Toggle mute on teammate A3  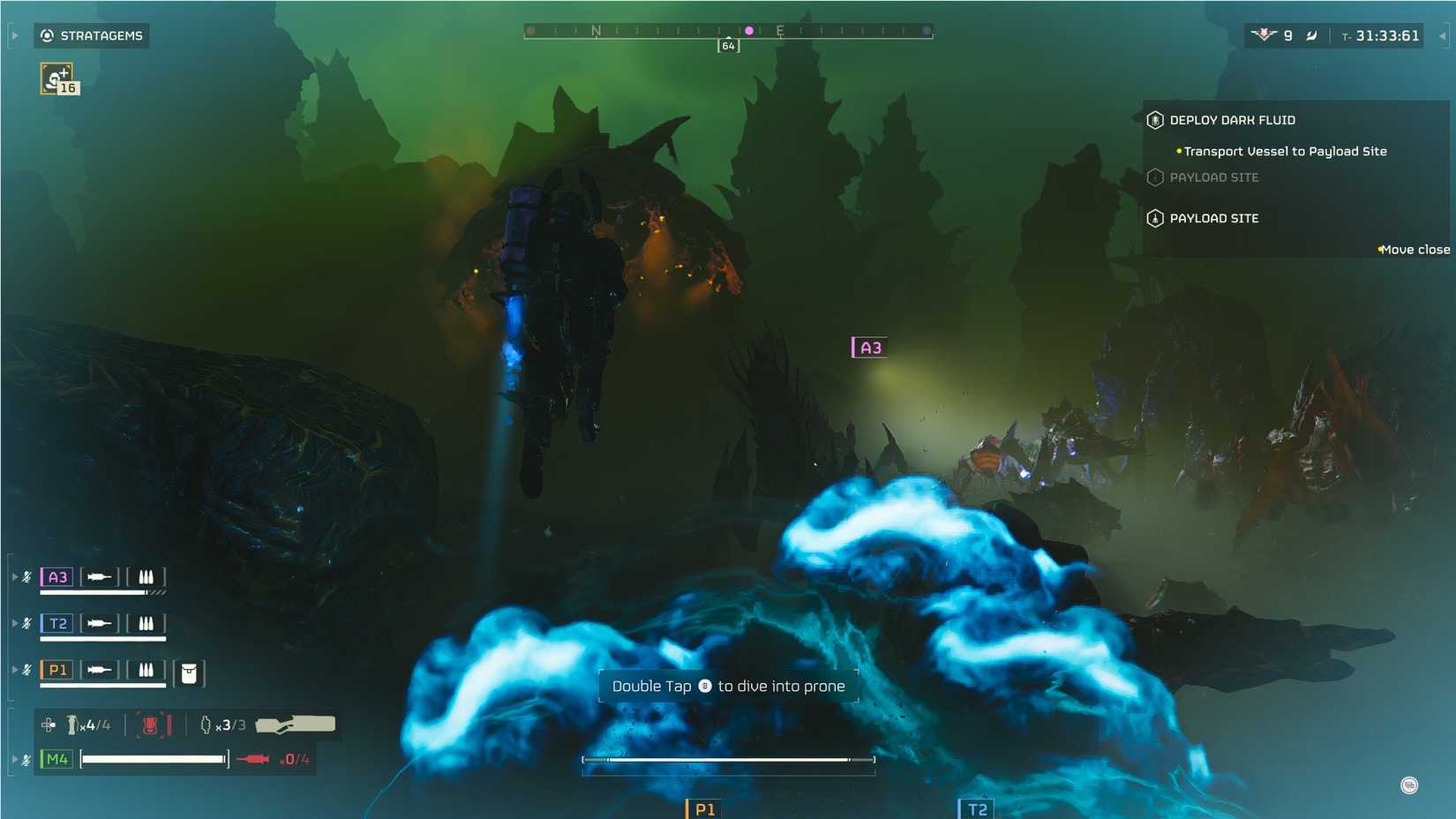pyautogui.click(x=26, y=575)
